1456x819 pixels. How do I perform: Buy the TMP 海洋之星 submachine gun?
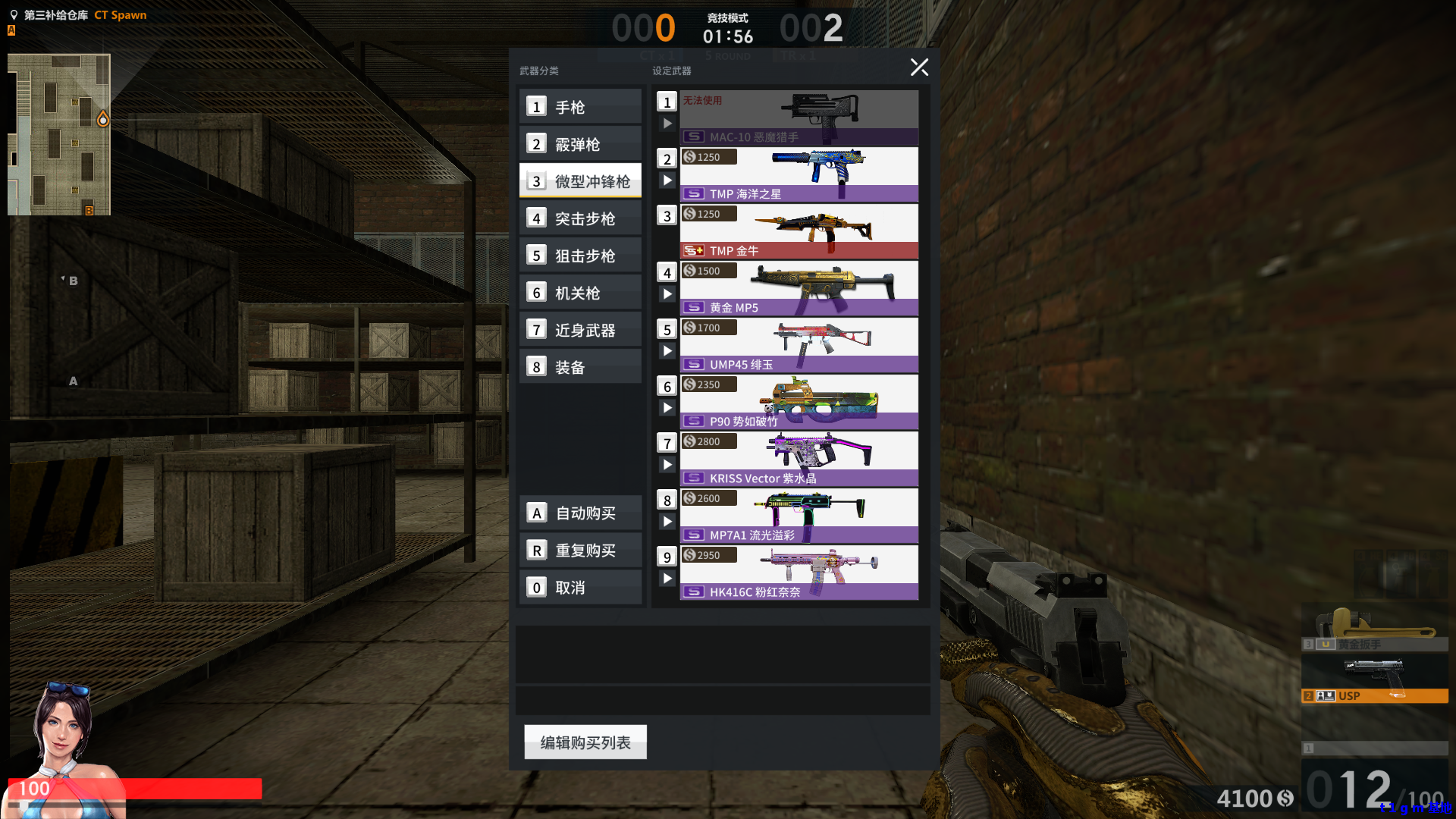click(x=799, y=174)
